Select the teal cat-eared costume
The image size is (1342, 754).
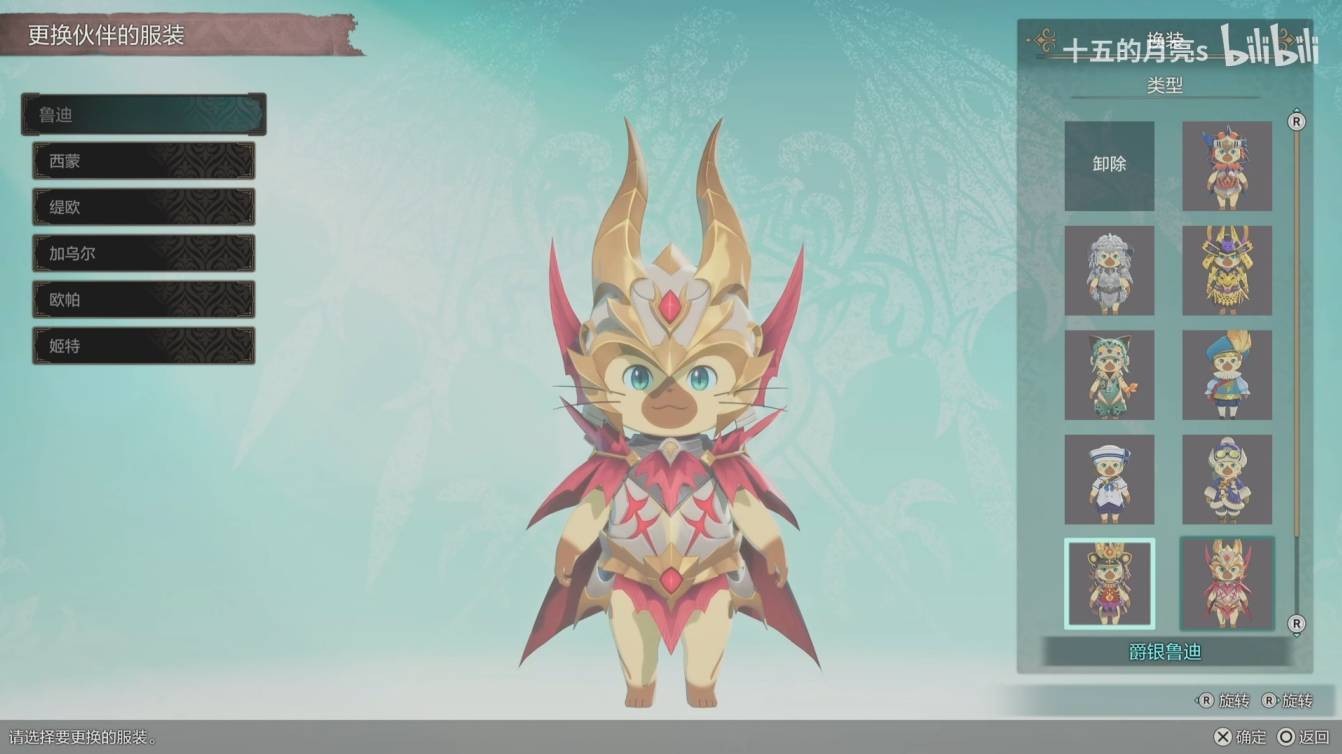1109,375
